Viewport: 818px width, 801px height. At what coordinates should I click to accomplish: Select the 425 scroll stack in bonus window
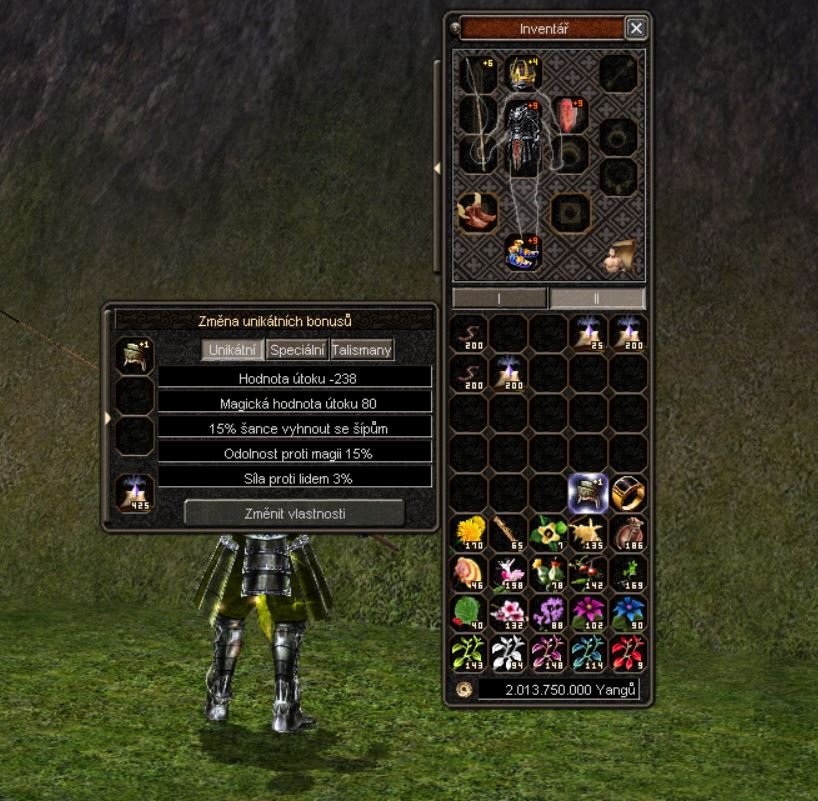(134, 493)
